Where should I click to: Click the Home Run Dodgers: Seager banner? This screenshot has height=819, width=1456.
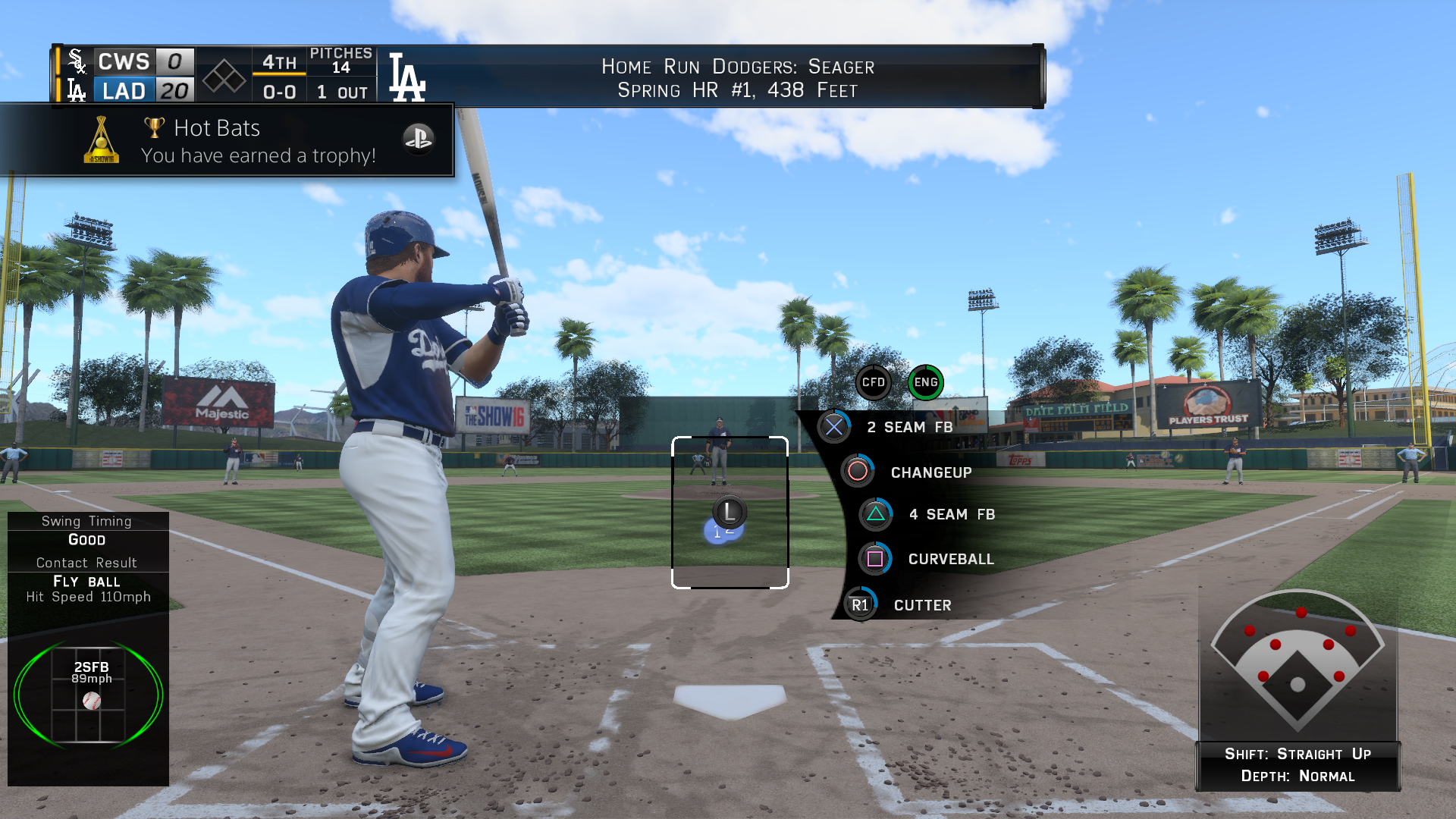tap(738, 77)
